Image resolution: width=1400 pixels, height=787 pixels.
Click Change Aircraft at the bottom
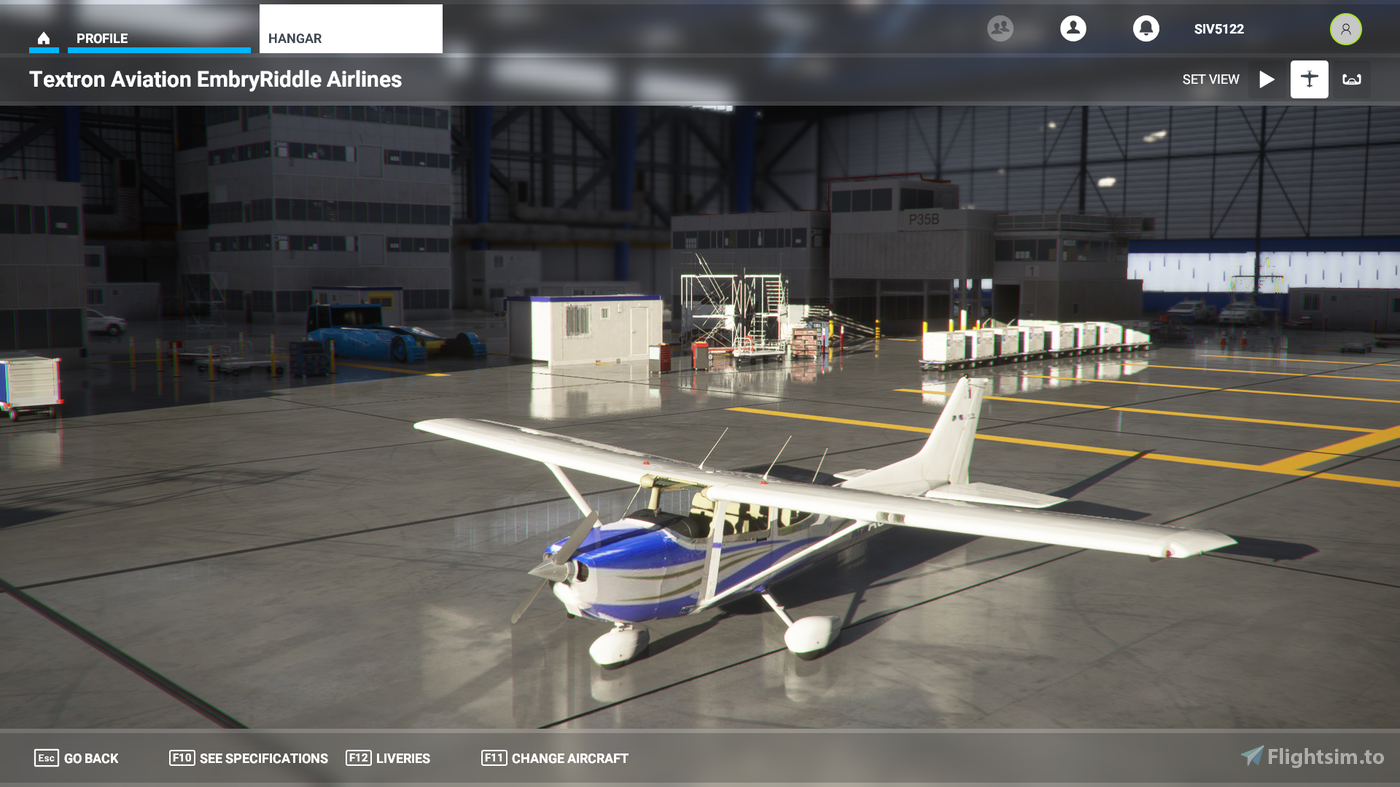click(555, 758)
